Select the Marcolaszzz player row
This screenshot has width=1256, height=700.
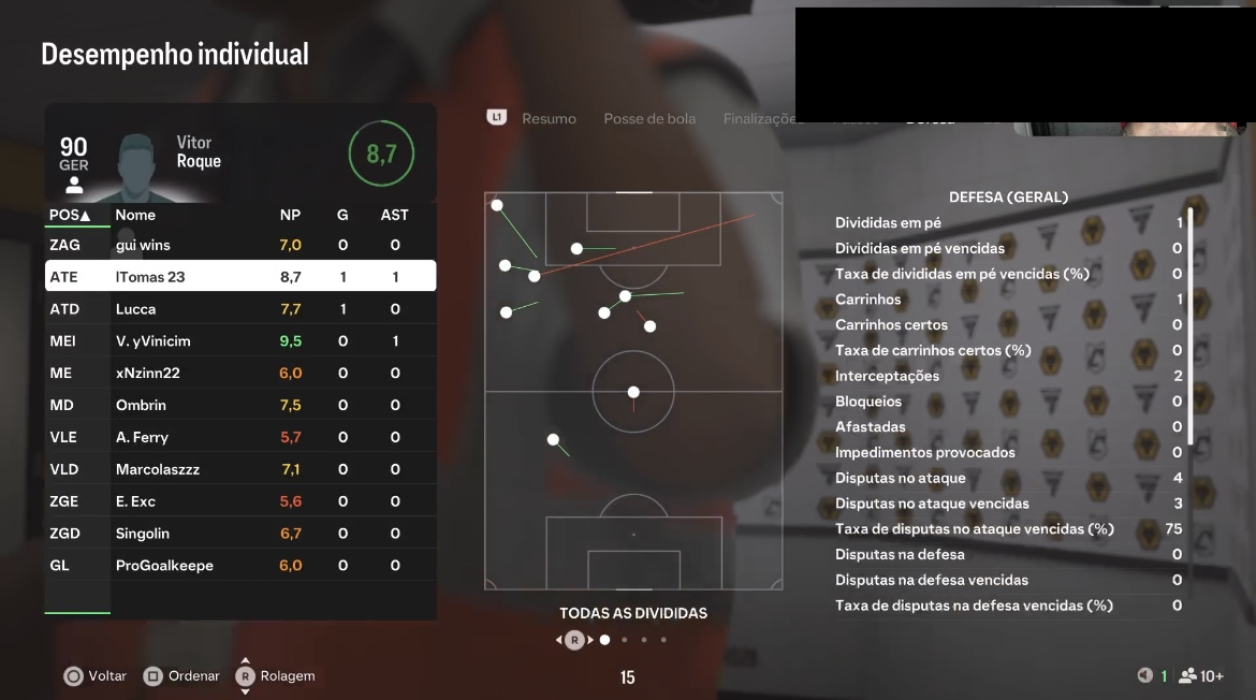tap(240, 469)
